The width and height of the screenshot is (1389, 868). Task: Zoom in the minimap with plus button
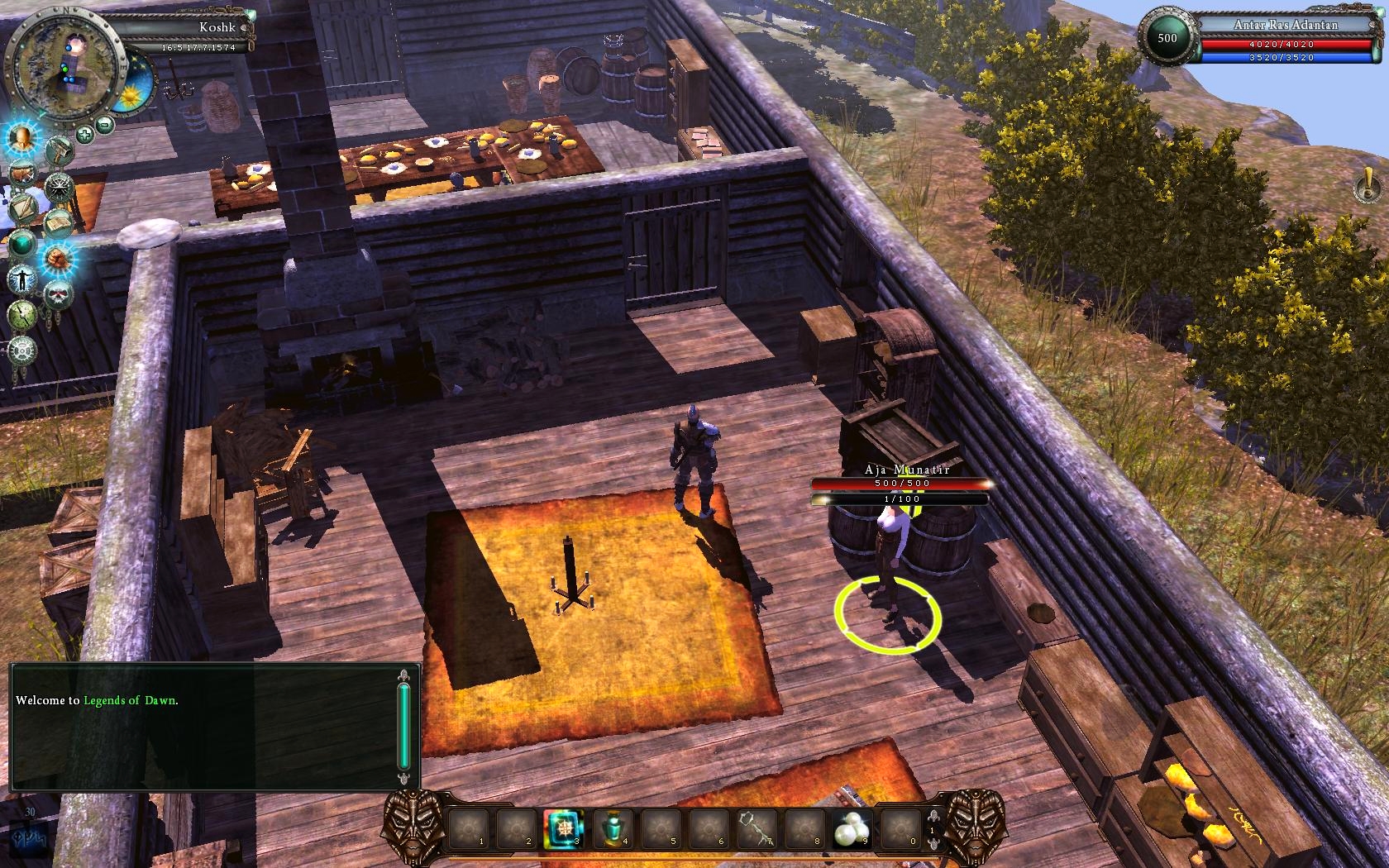point(84,133)
